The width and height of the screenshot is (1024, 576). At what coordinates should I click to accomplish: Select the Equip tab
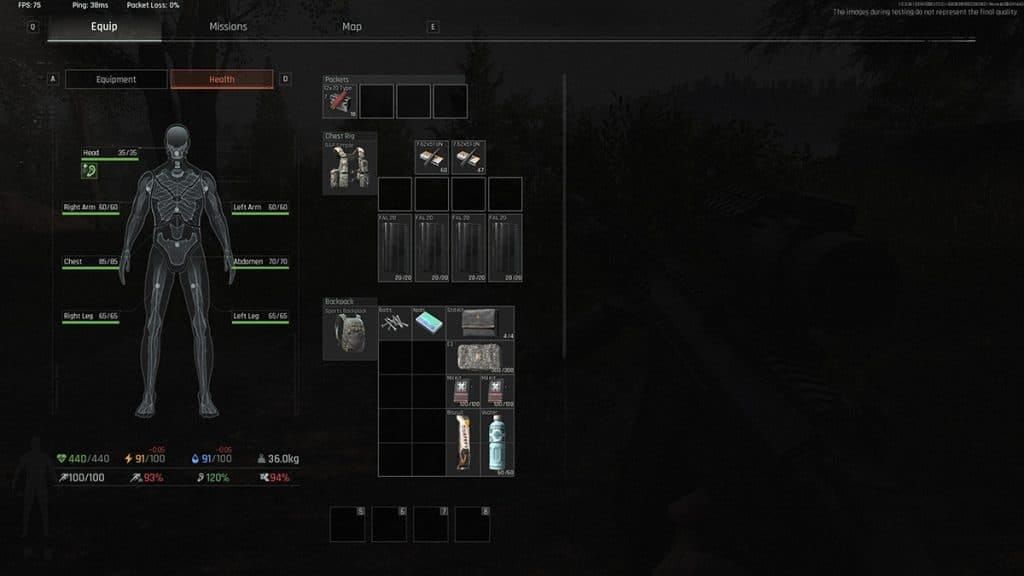(x=104, y=27)
